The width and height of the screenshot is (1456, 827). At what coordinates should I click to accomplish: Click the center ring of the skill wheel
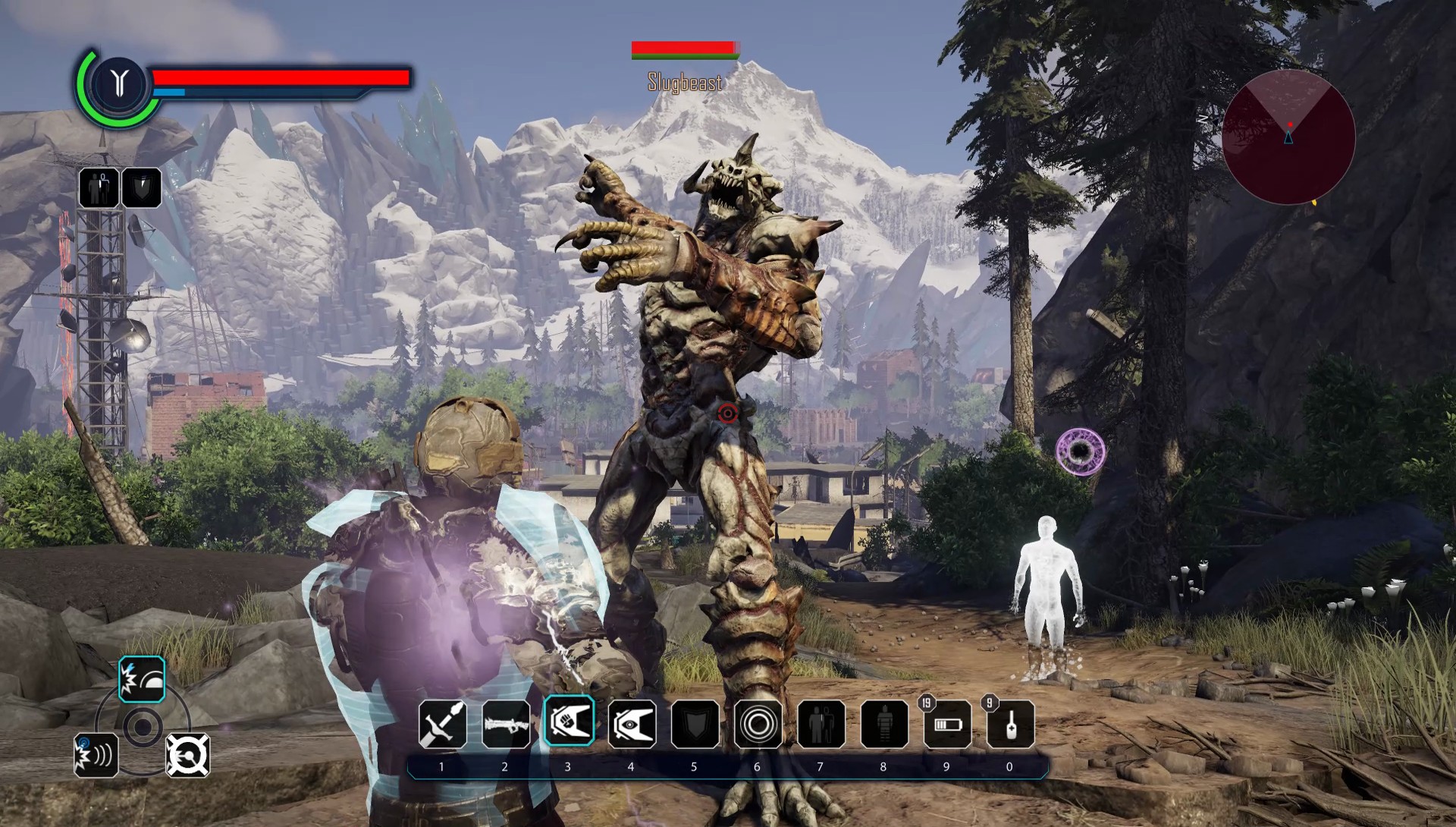click(142, 728)
